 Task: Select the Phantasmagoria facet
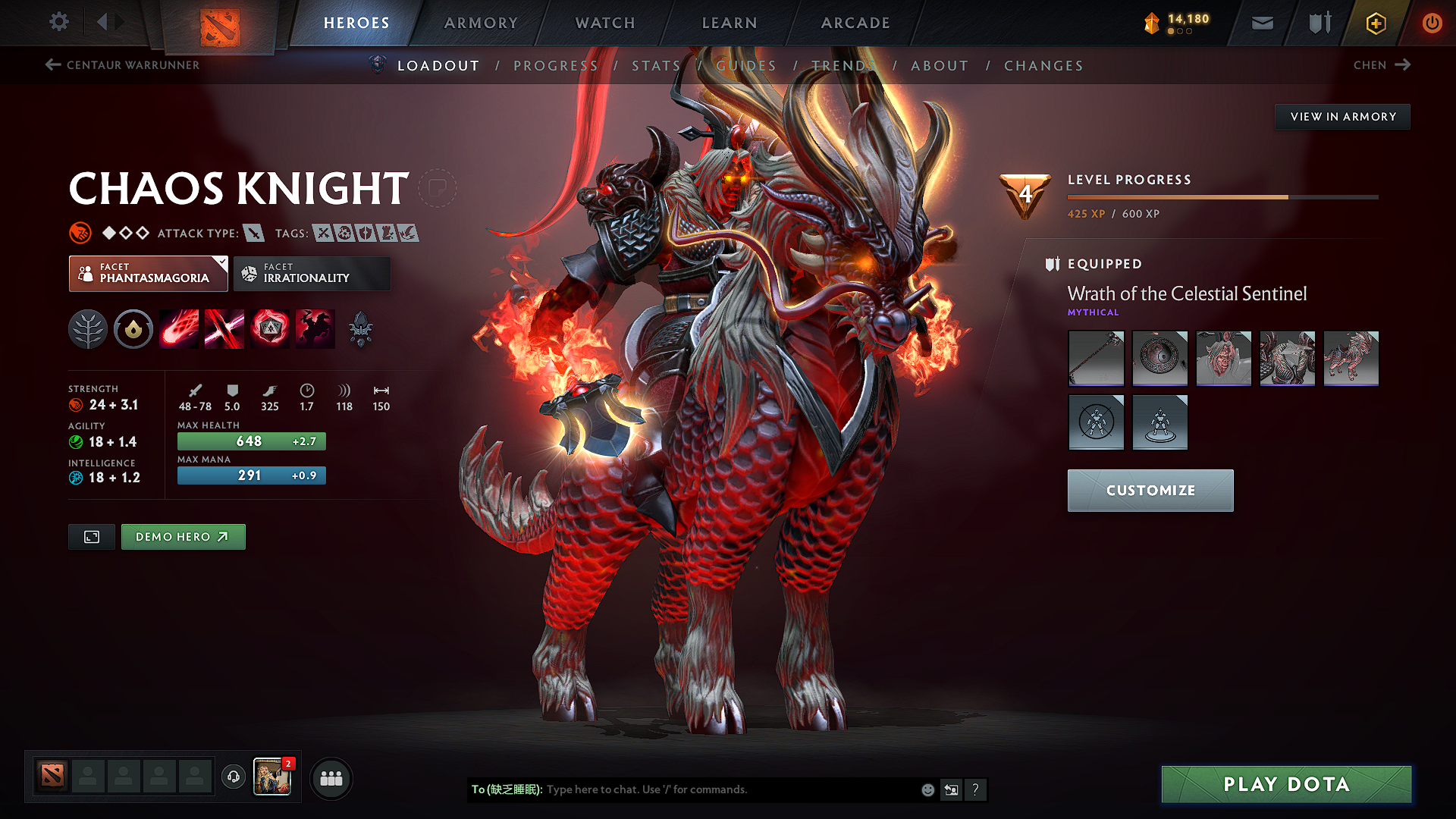click(148, 274)
